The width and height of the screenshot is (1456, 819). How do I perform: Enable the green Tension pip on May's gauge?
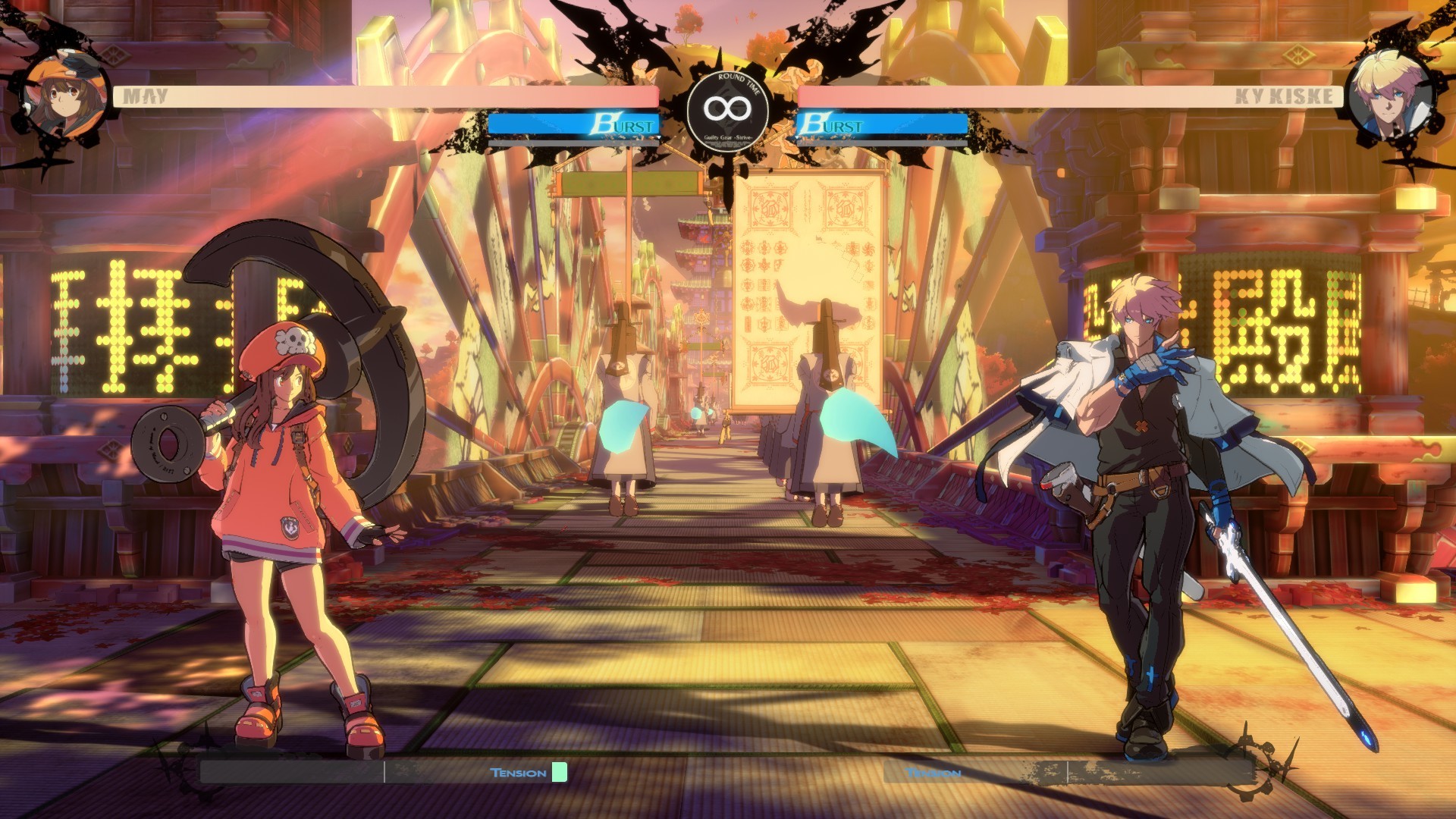(x=559, y=773)
